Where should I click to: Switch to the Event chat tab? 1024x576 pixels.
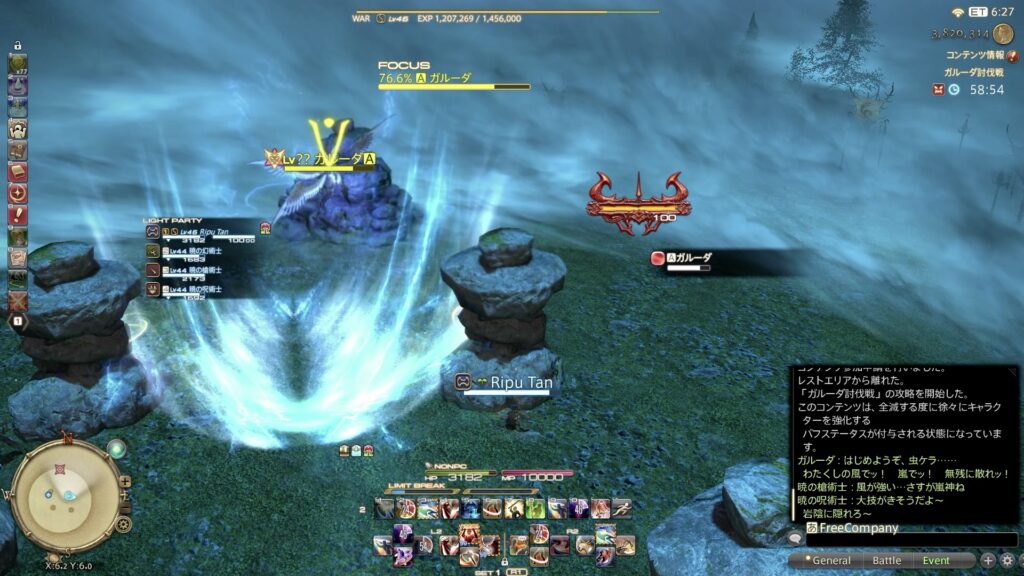[x=937, y=561]
